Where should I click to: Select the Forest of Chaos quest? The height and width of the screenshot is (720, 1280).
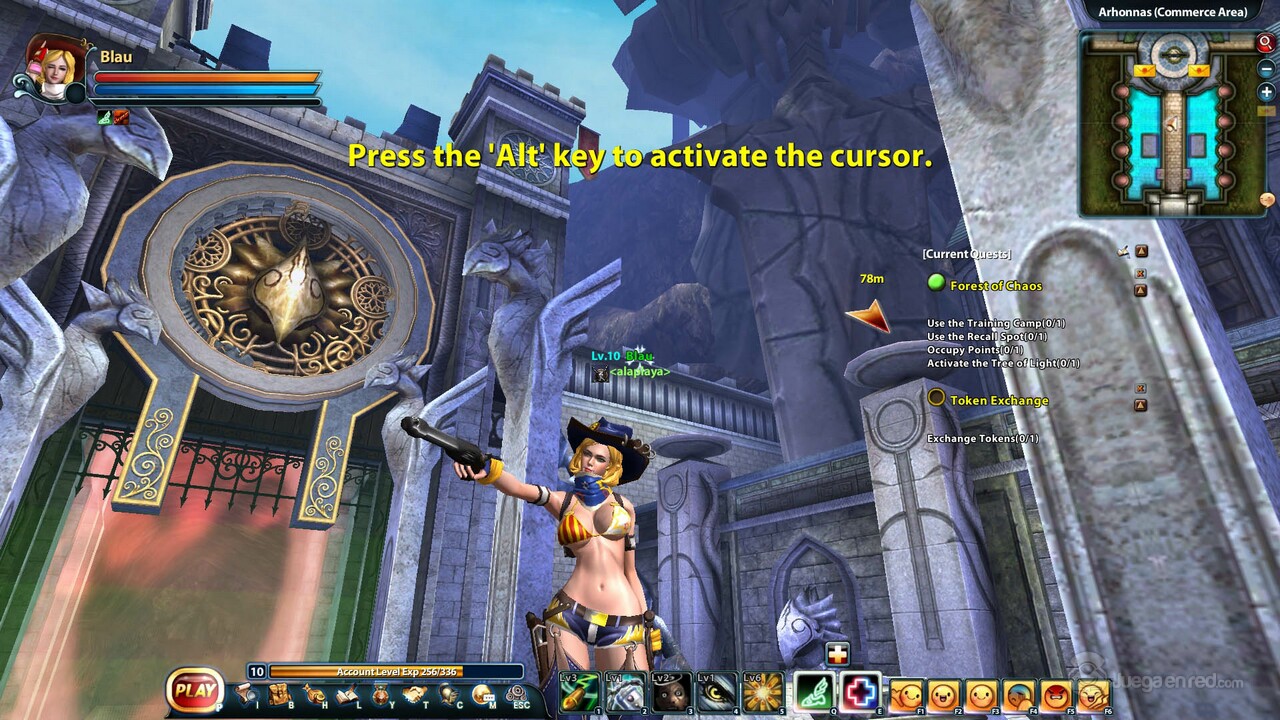(x=995, y=286)
